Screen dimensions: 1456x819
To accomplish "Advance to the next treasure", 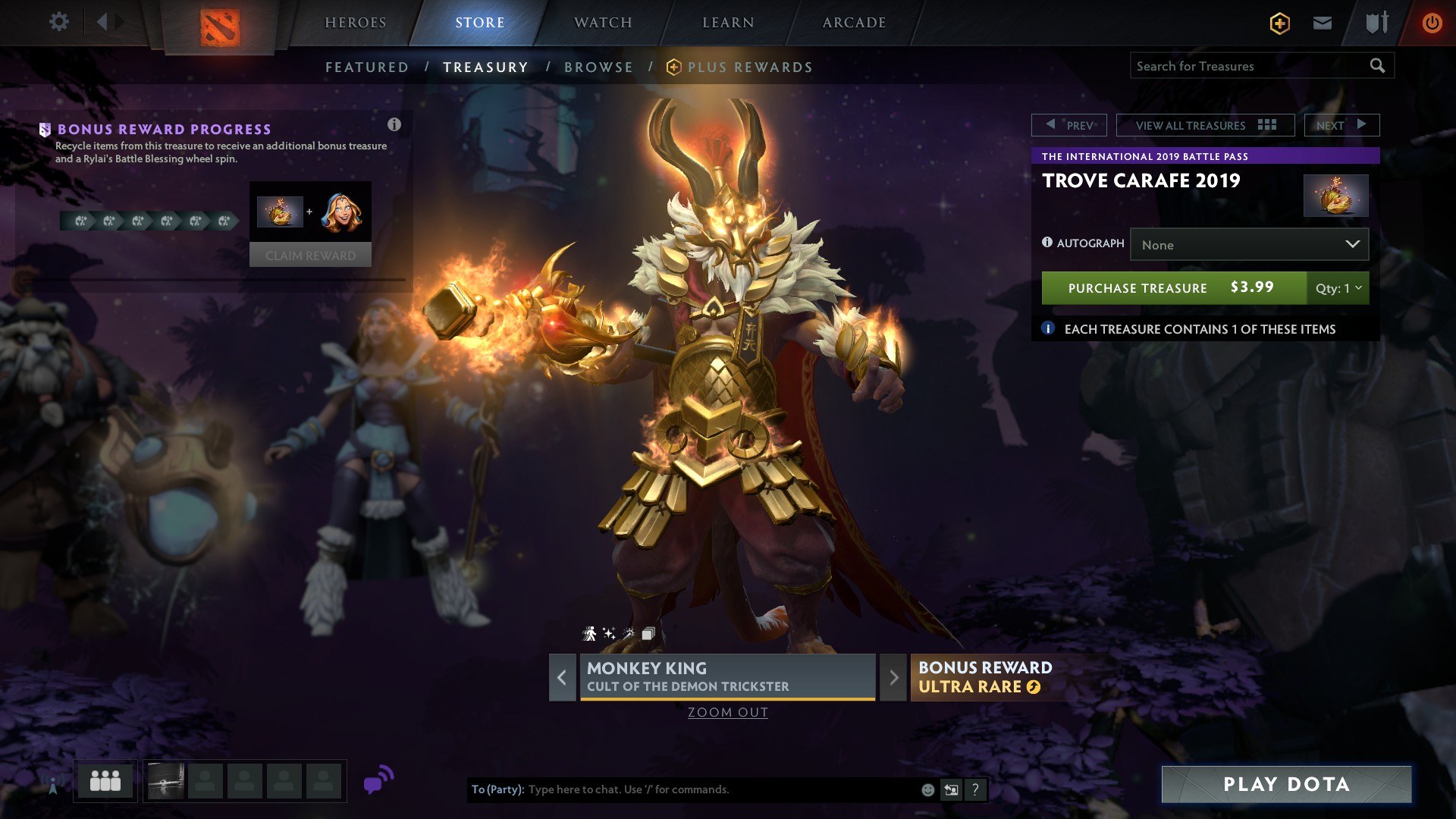I will pos(1341,125).
